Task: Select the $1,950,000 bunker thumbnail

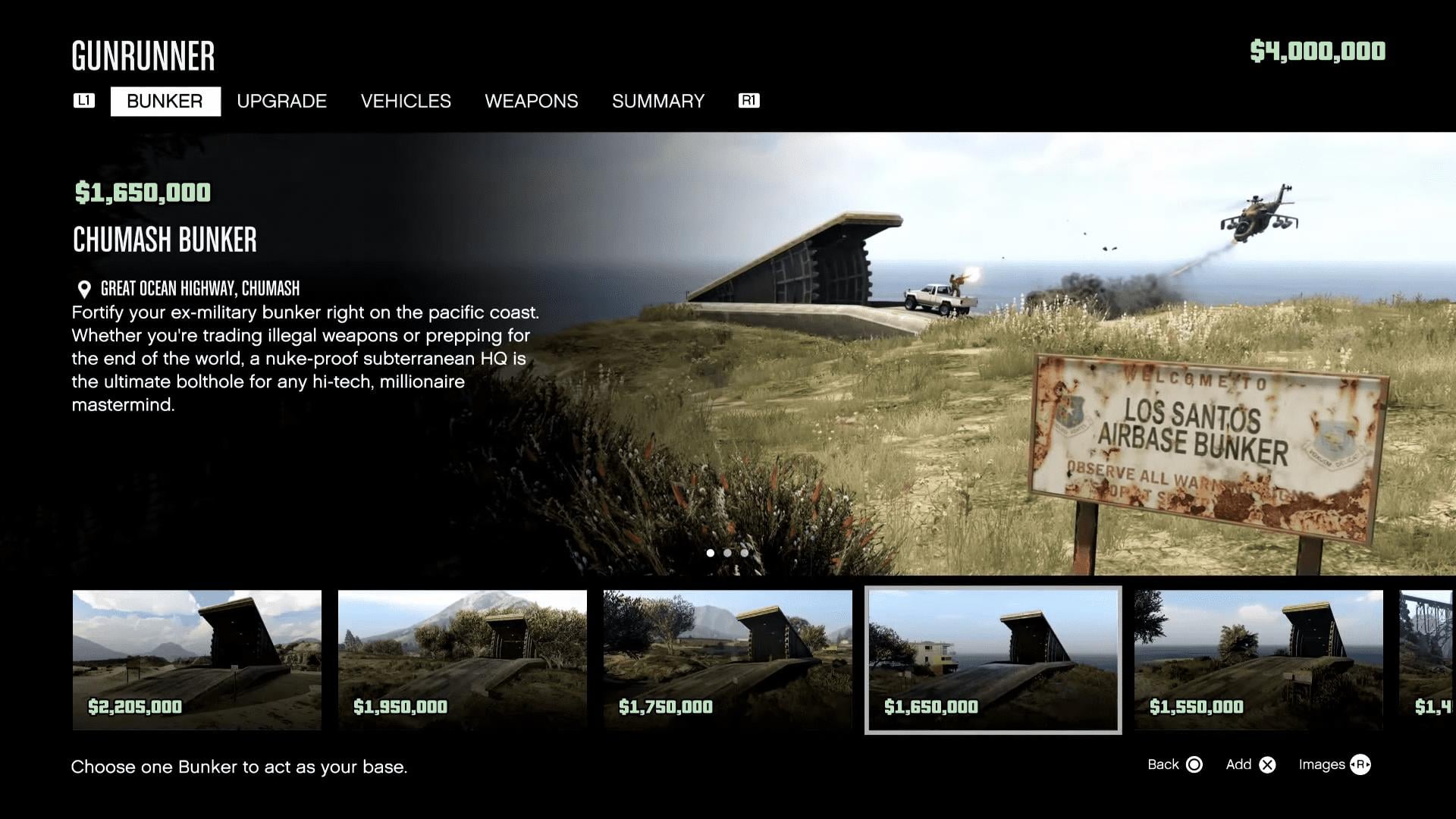Action: pos(462,659)
